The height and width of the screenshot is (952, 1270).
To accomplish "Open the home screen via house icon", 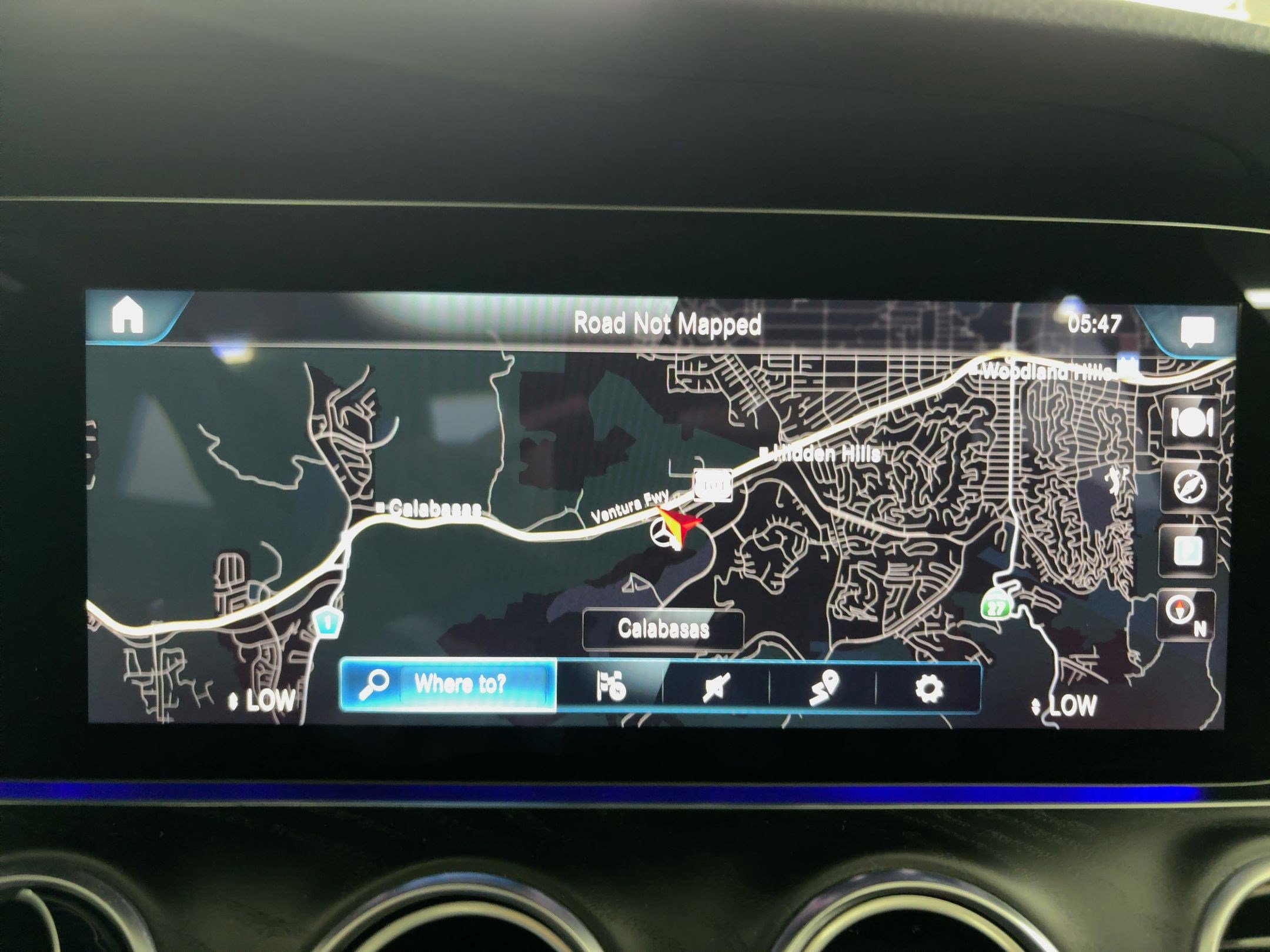I will coord(128,316).
